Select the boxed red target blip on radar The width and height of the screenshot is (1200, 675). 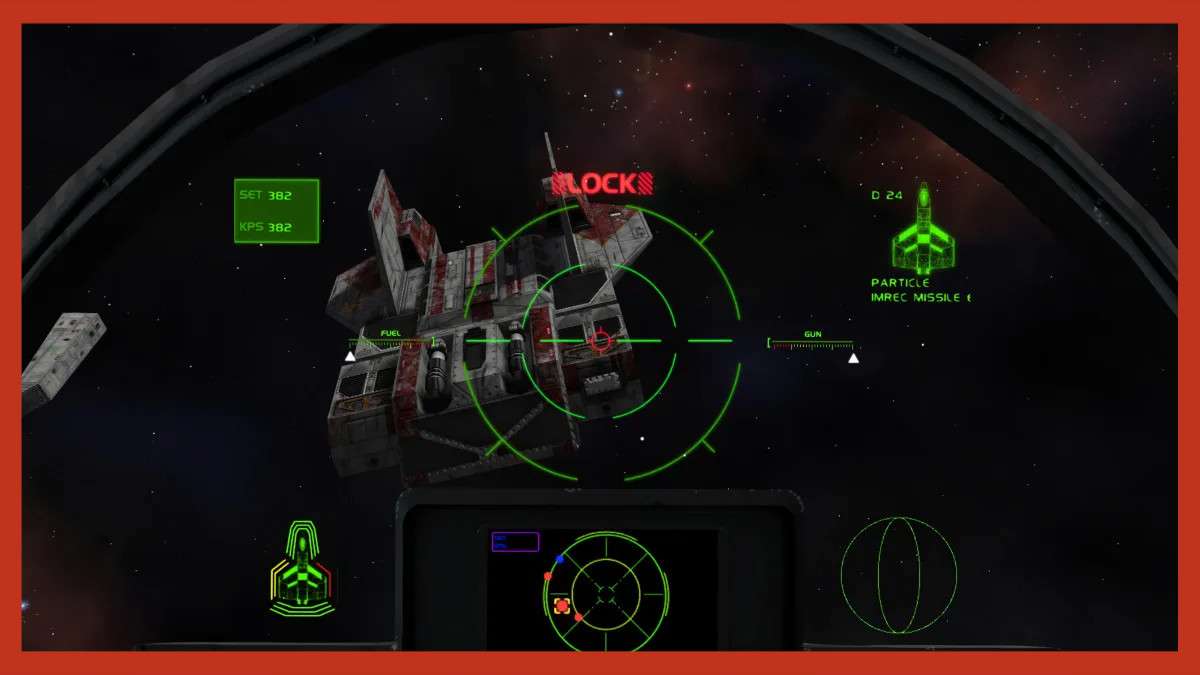pyautogui.click(x=562, y=606)
